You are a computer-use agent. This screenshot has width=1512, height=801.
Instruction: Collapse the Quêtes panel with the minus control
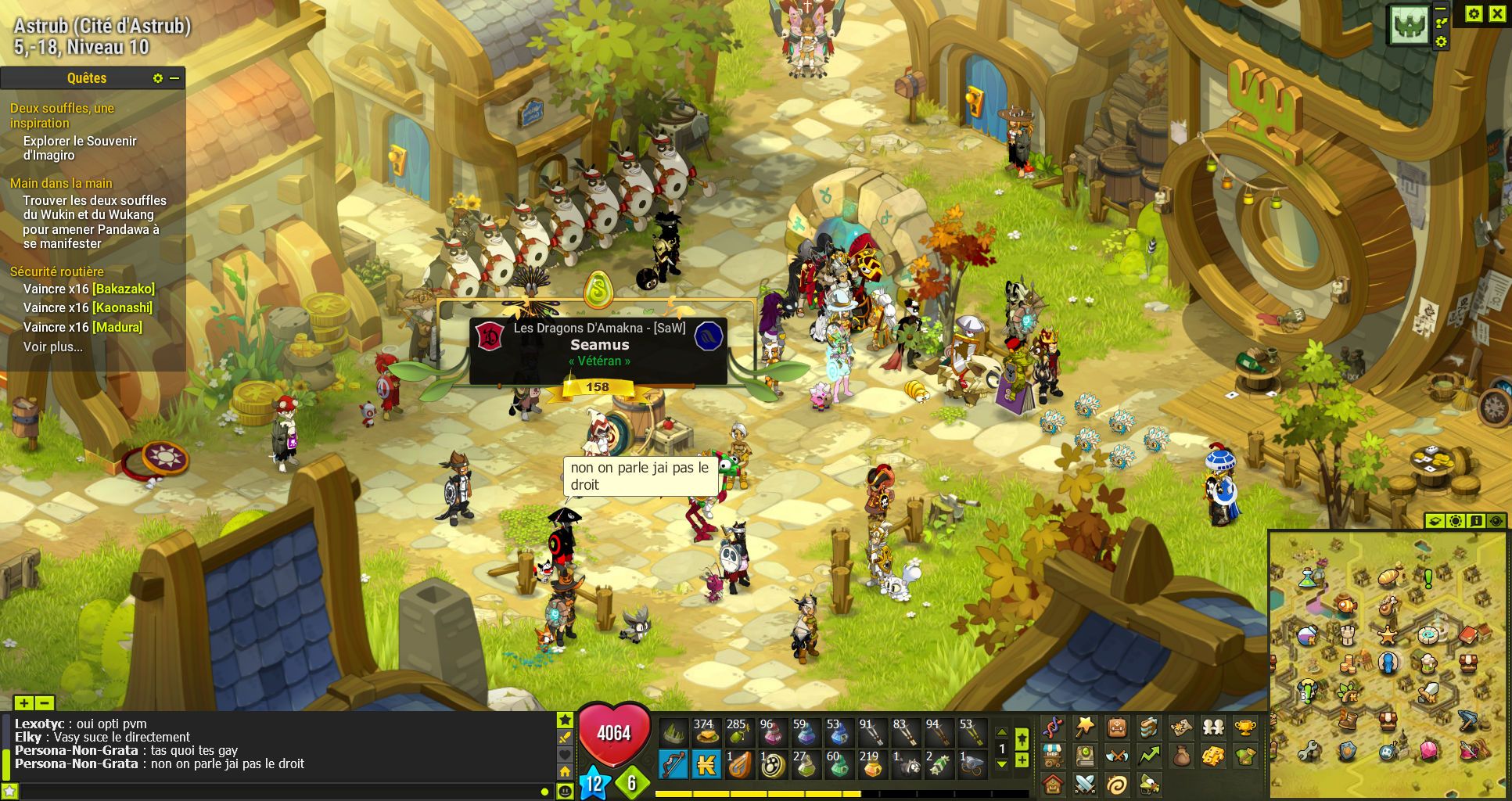coord(174,78)
